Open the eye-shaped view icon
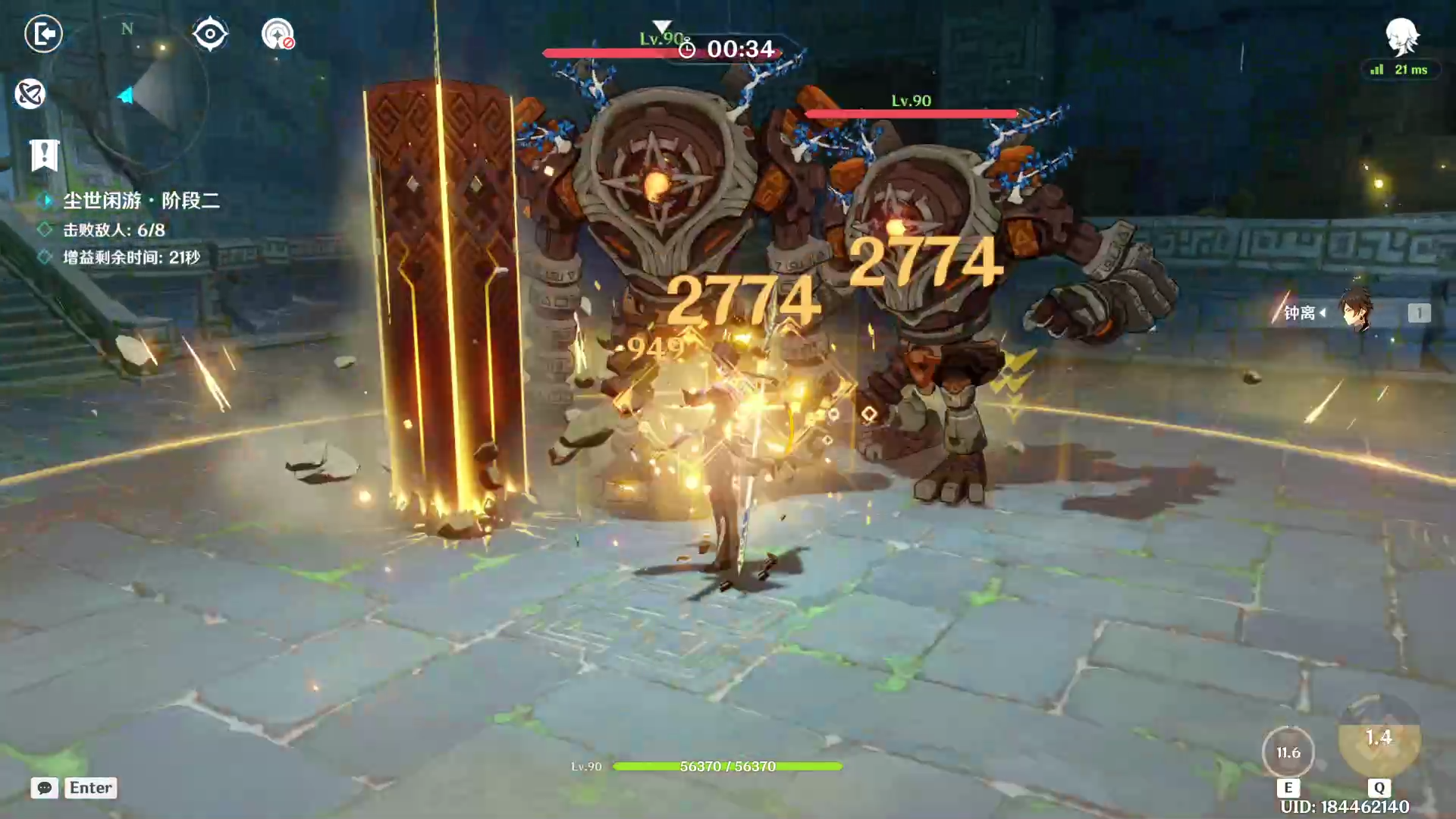 tap(210, 34)
